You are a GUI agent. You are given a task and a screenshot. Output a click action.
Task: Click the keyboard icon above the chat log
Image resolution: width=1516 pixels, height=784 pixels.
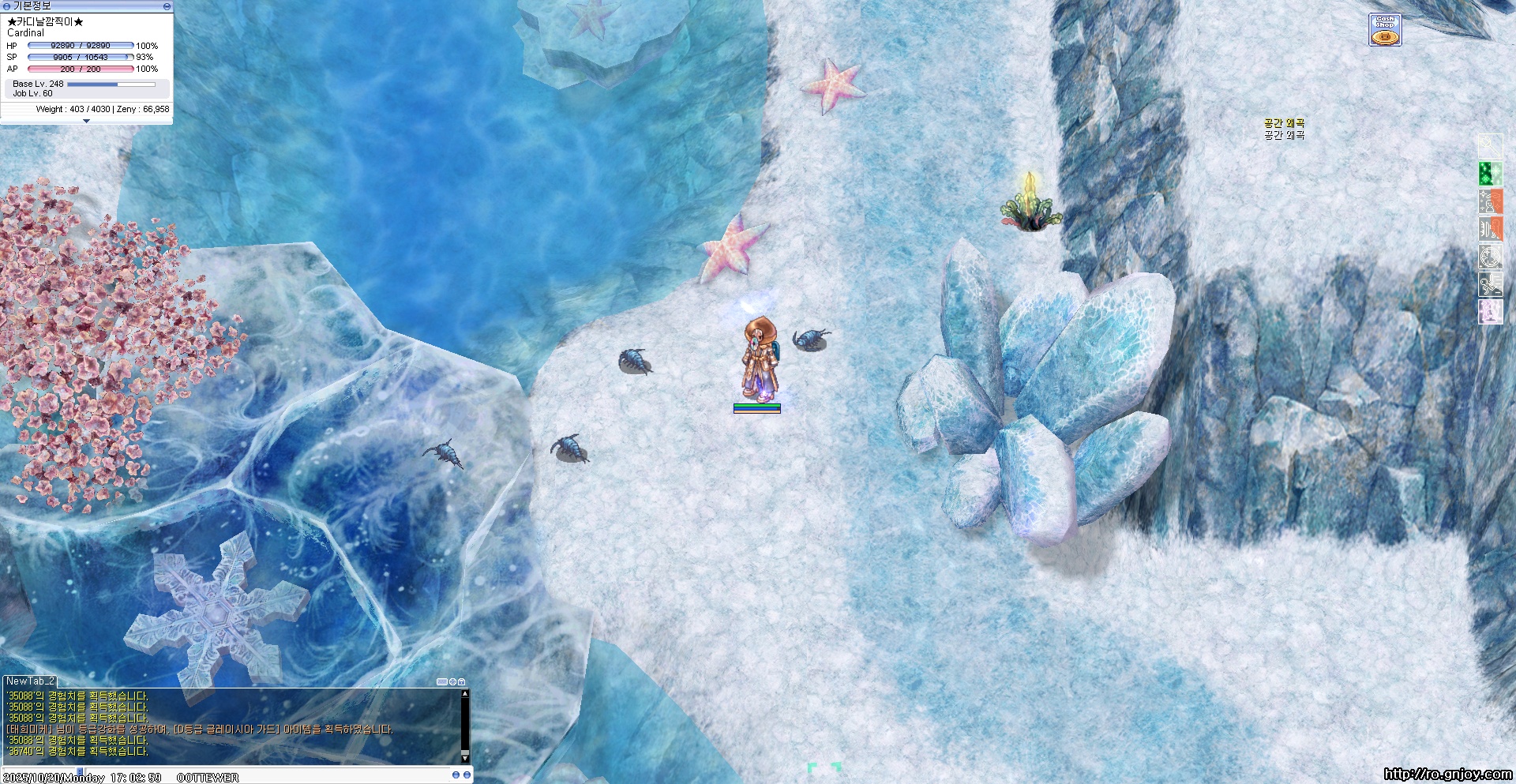click(441, 681)
